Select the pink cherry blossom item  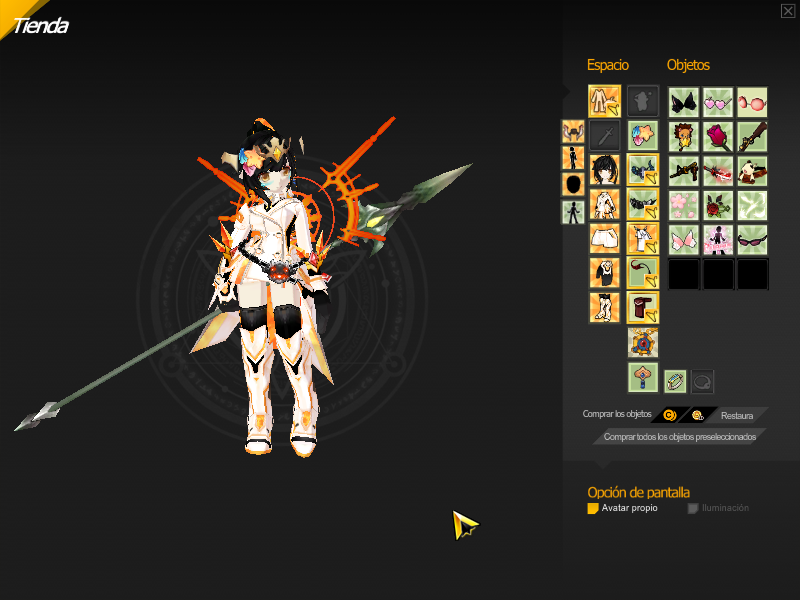pos(684,204)
